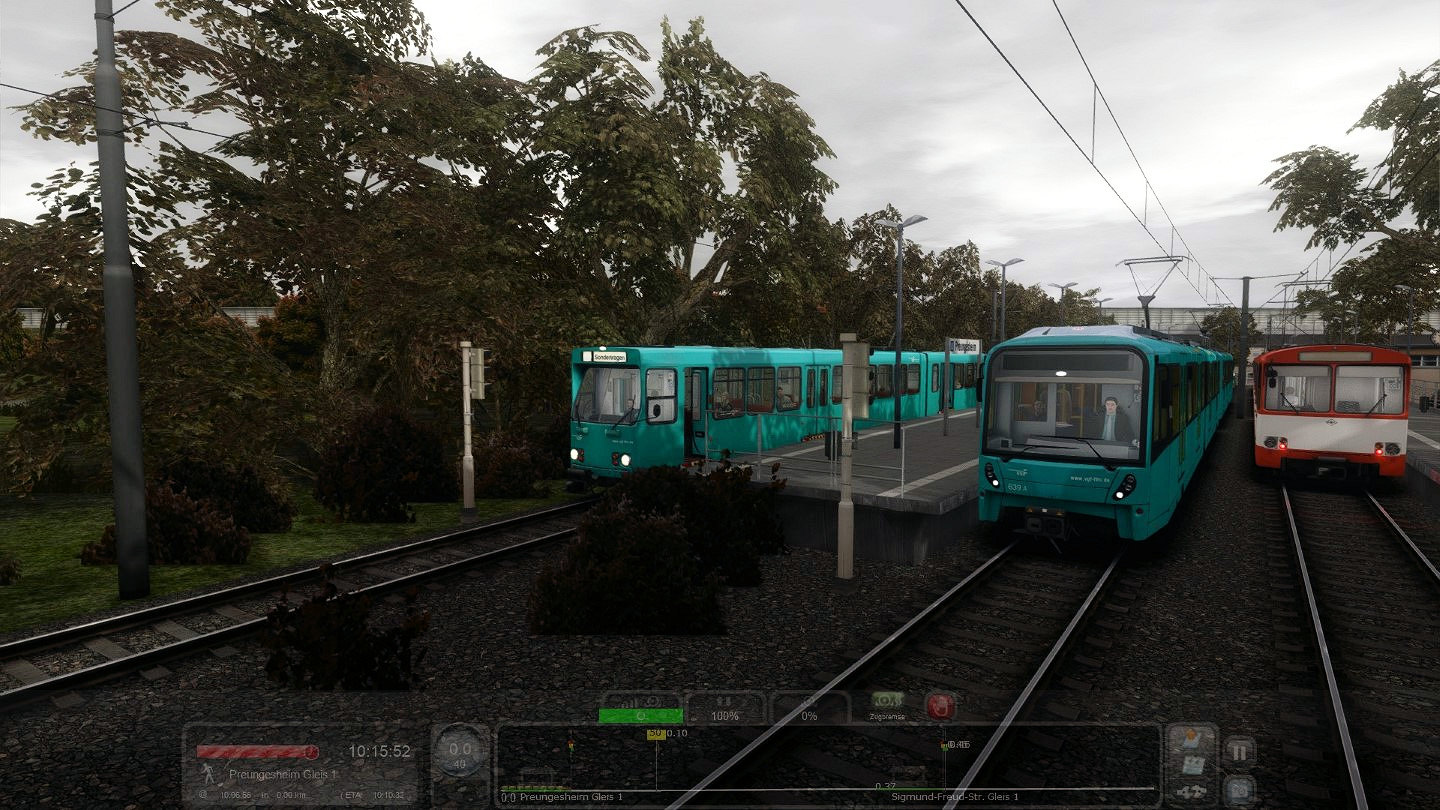Adjust the 0% brake control
The image size is (1440, 810).
point(809,708)
